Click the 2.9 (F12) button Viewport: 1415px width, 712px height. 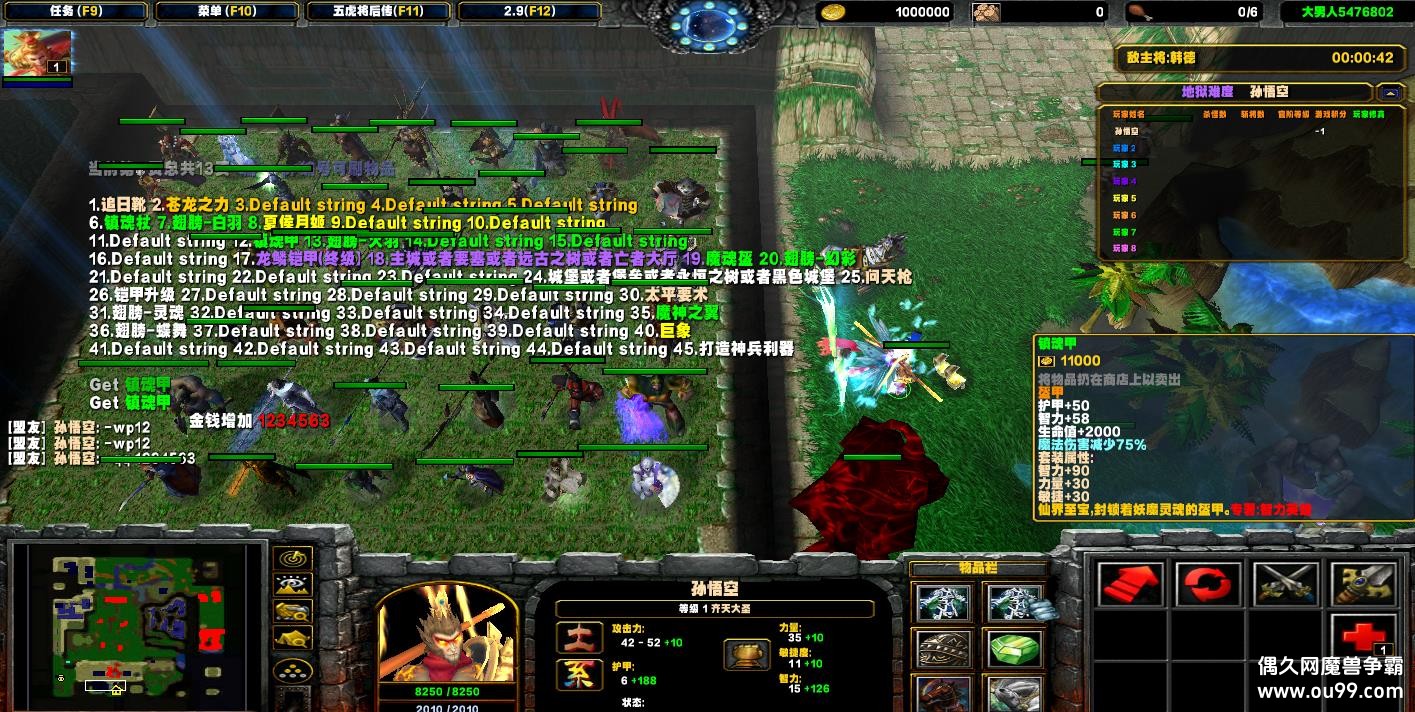tap(529, 12)
